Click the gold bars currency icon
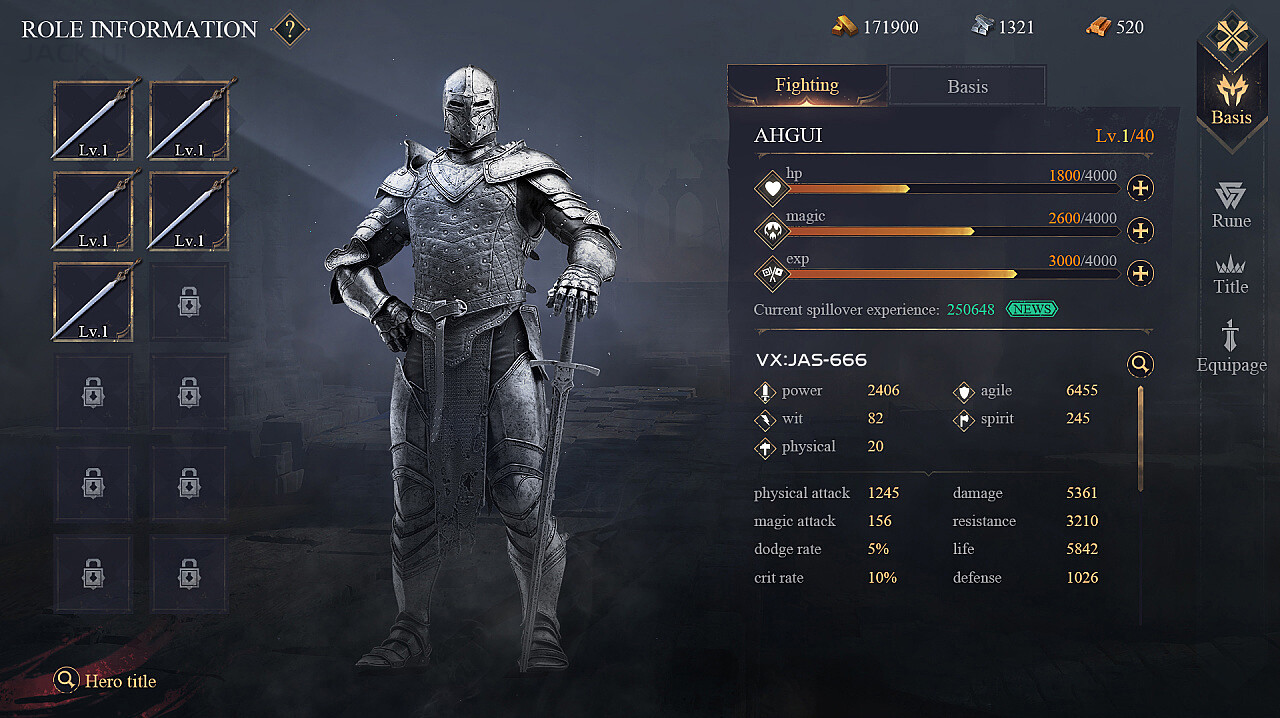Viewport: 1280px width, 718px height. pos(844,27)
